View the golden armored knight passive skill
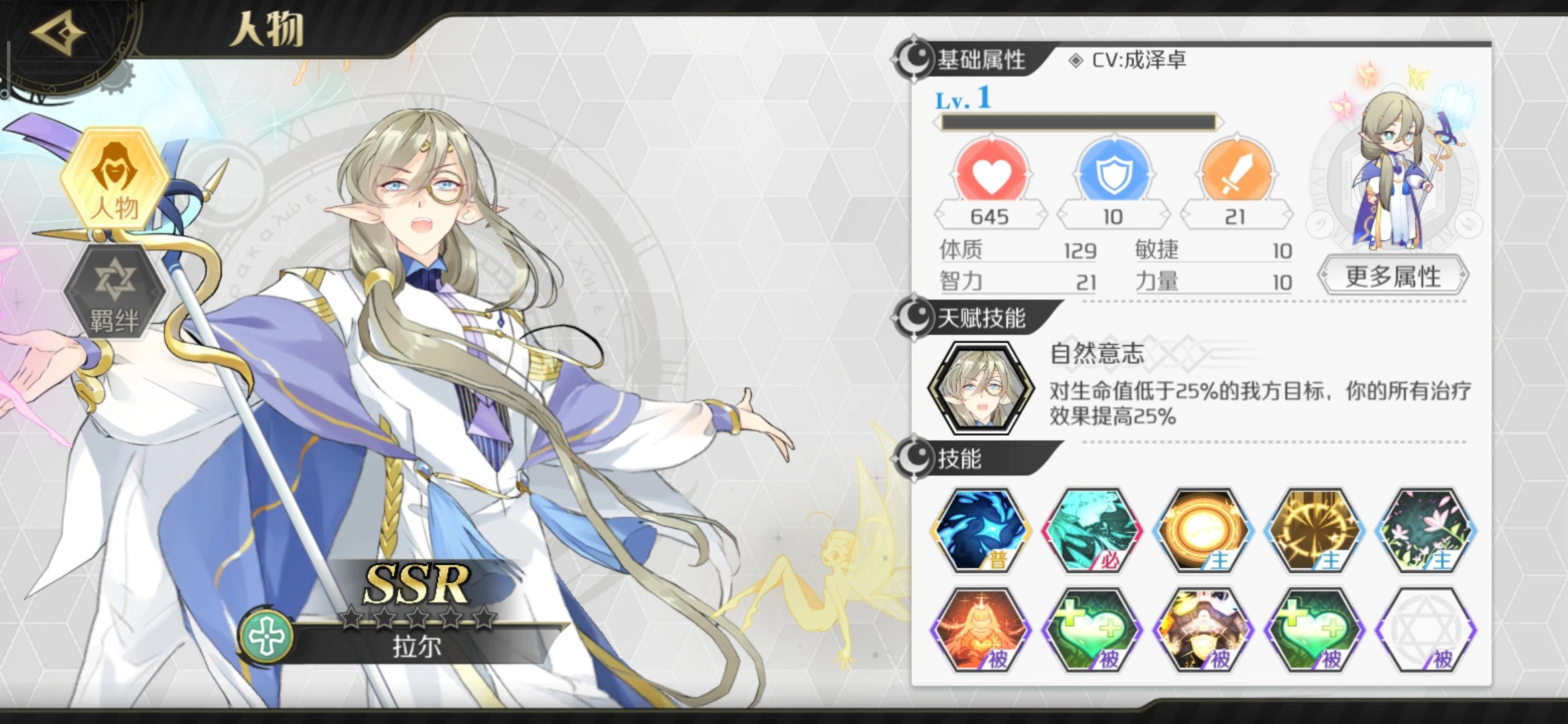This screenshot has width=1568, height=724. click(1203, 630)
